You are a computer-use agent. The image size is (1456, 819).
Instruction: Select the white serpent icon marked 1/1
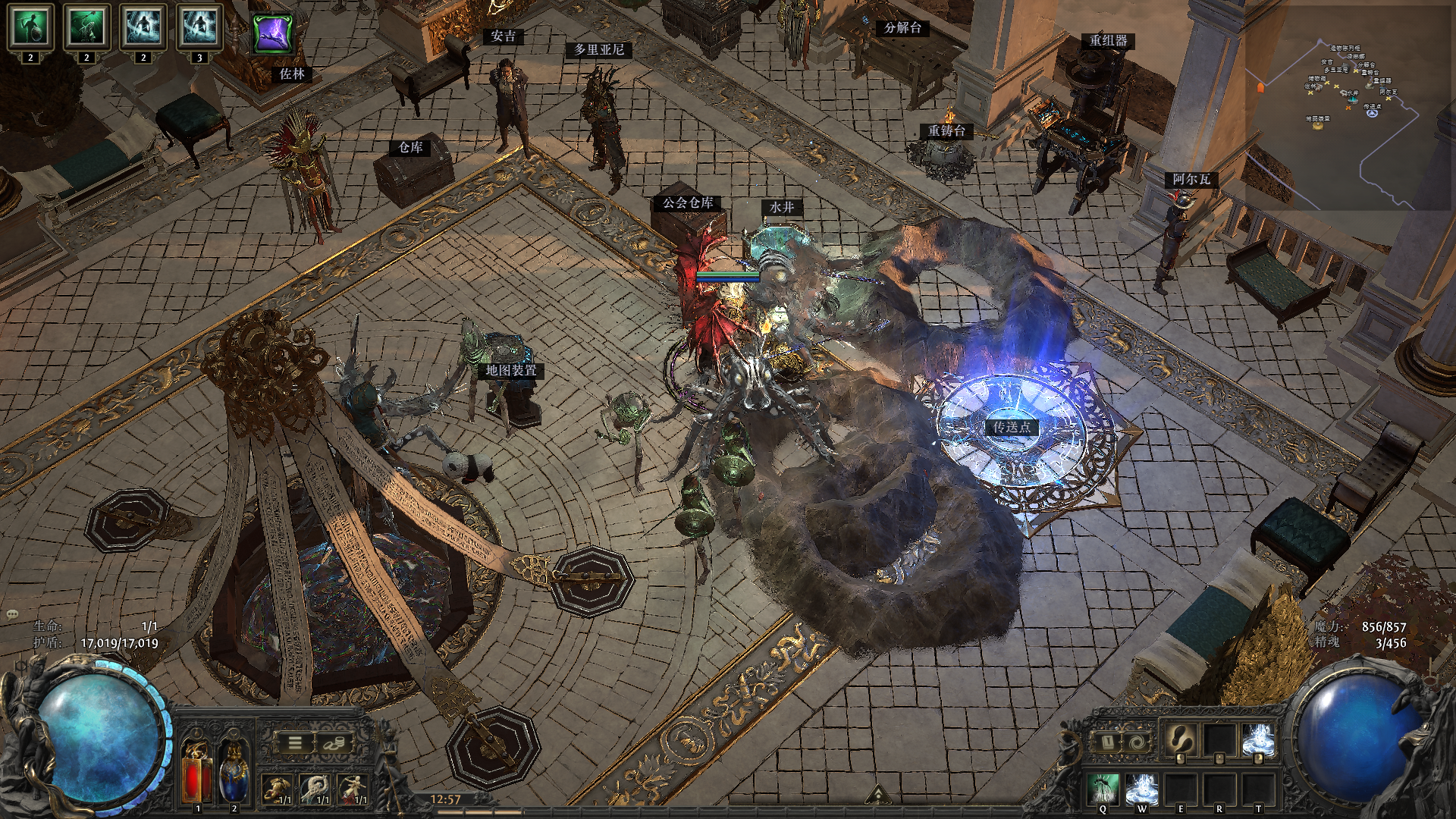314,789
